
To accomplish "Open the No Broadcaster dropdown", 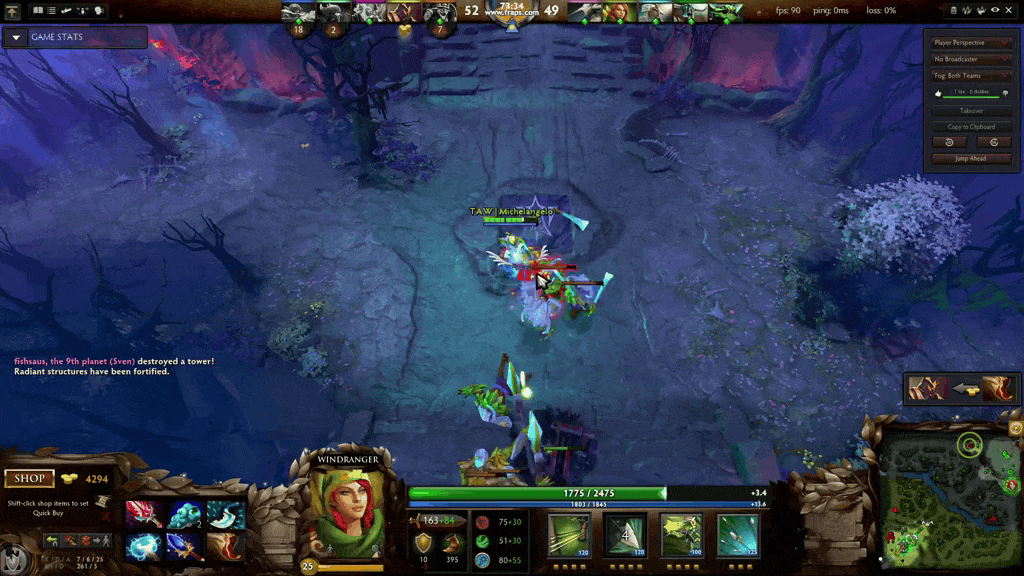I will click(971, 59).
